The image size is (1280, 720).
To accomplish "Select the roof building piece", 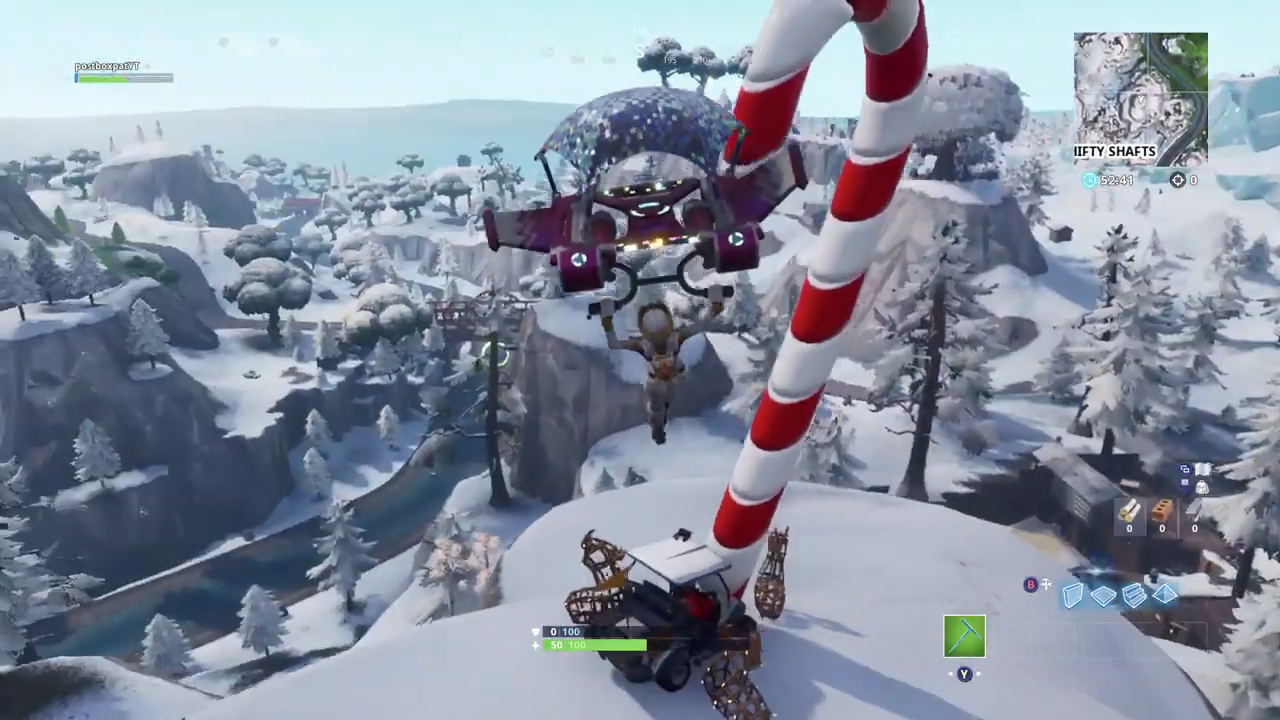I will [x=1163, y=595].
